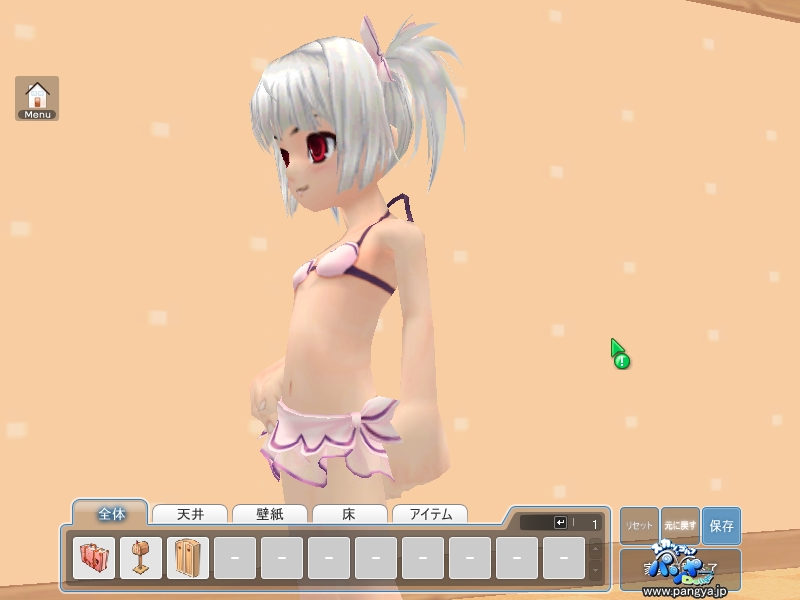
Task: Click the item list up arrow
Action: [x=596, y=548]
